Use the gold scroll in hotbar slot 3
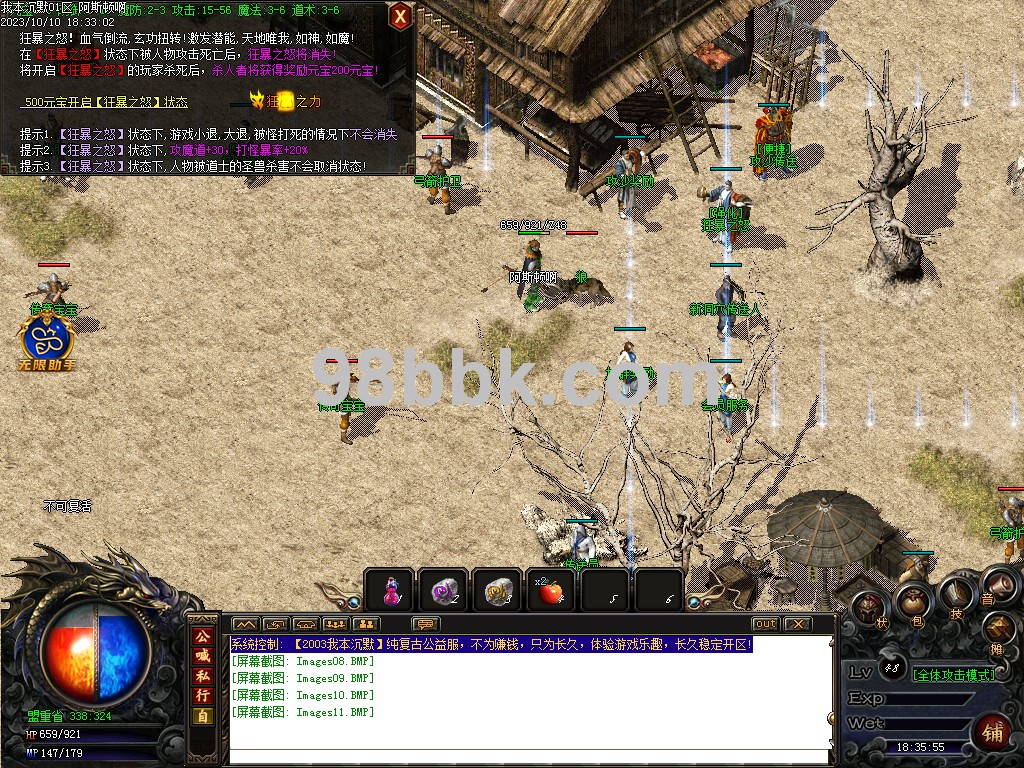 (x=497, y=591)
